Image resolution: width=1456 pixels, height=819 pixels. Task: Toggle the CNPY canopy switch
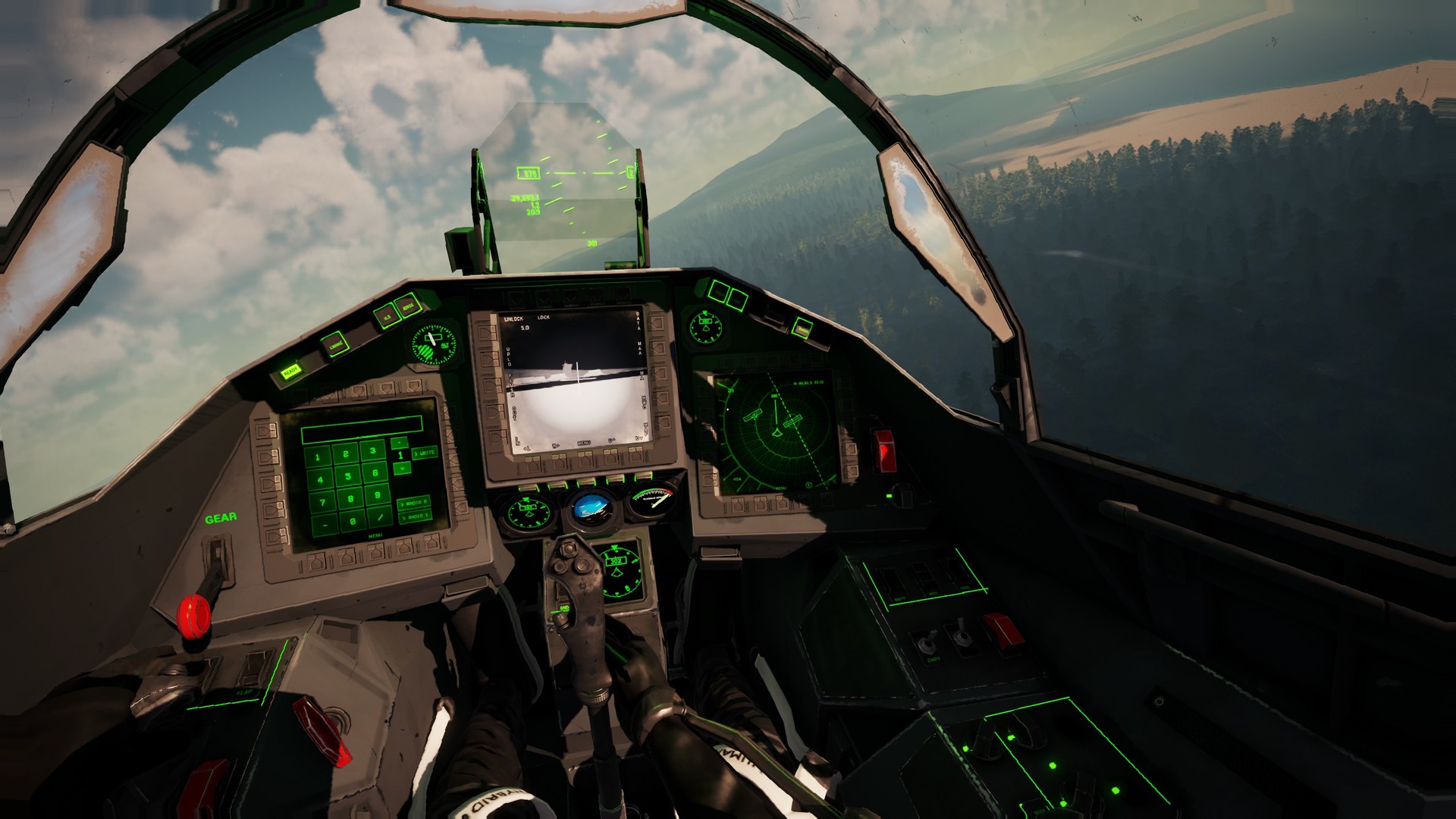point(927,643)
